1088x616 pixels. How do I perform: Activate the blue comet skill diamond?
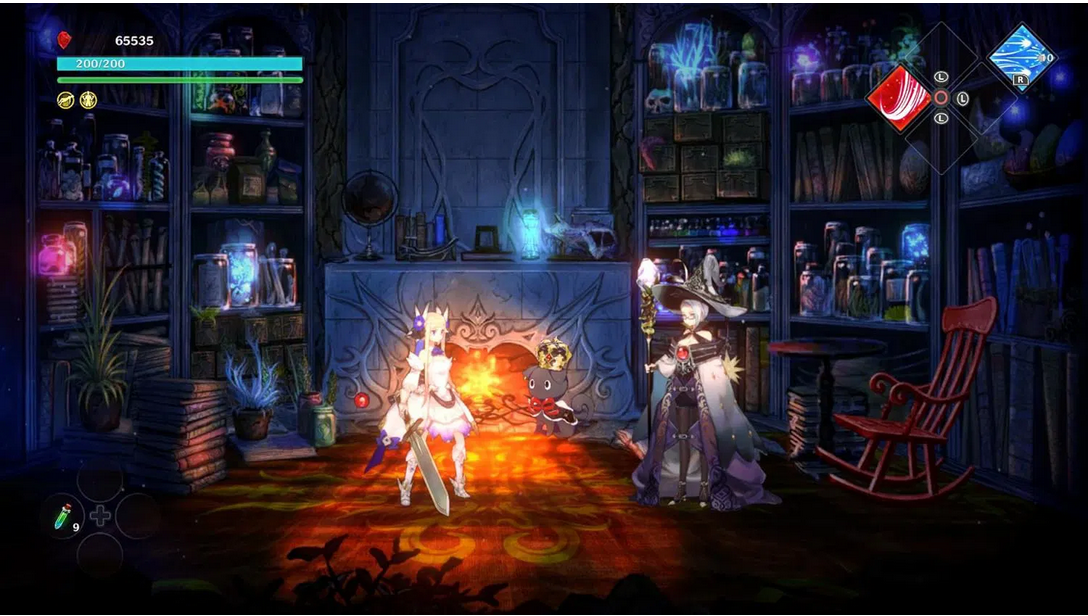(x=1021, y=57)
